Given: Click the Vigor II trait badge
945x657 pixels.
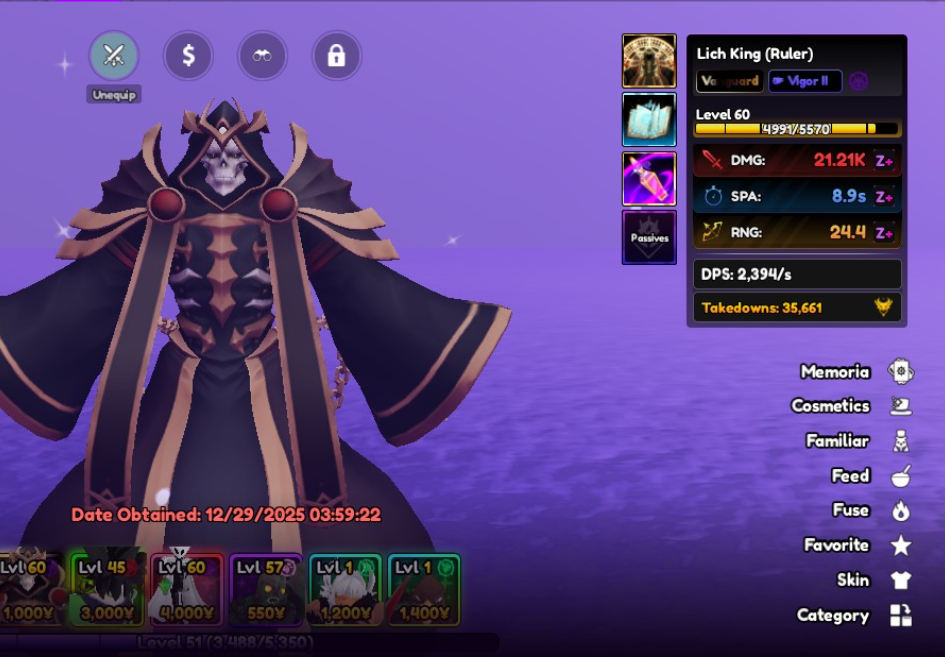Looking at the screenshot, I should [x=805, y=81].
